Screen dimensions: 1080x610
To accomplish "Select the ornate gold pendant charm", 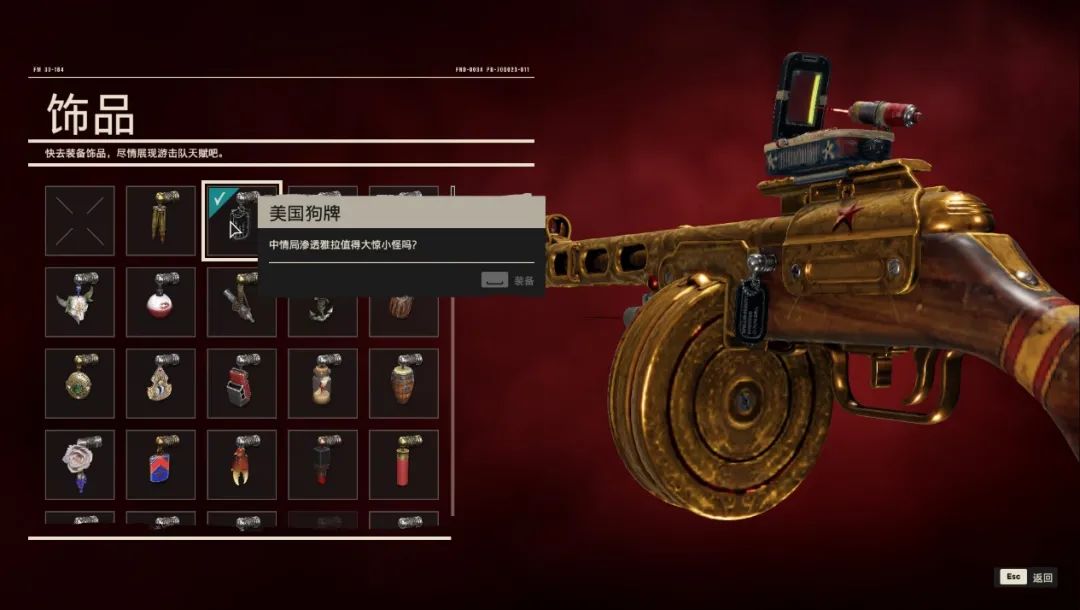I will pos(161,383).
